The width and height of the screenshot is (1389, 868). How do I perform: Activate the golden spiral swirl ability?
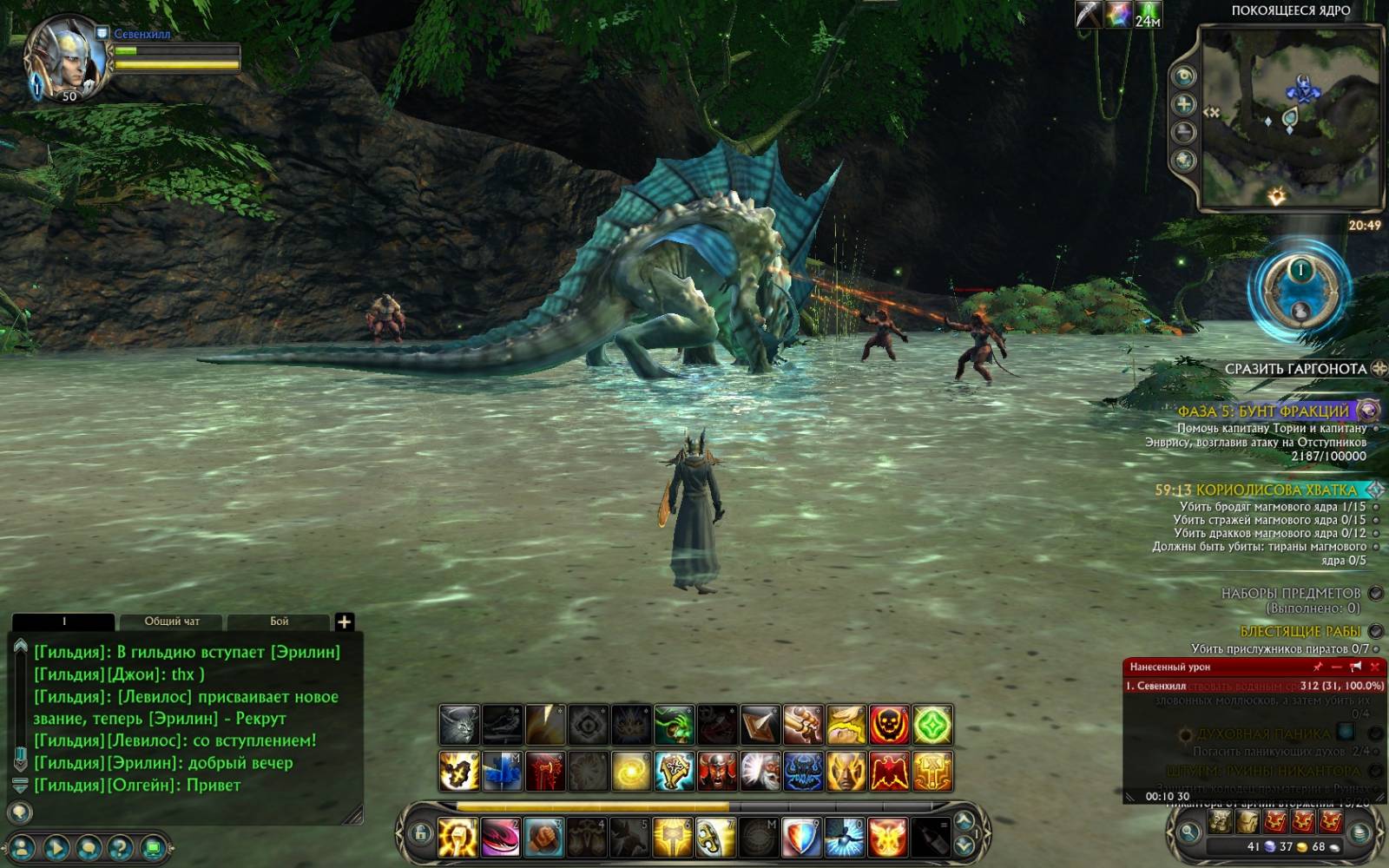pos(631,772)
